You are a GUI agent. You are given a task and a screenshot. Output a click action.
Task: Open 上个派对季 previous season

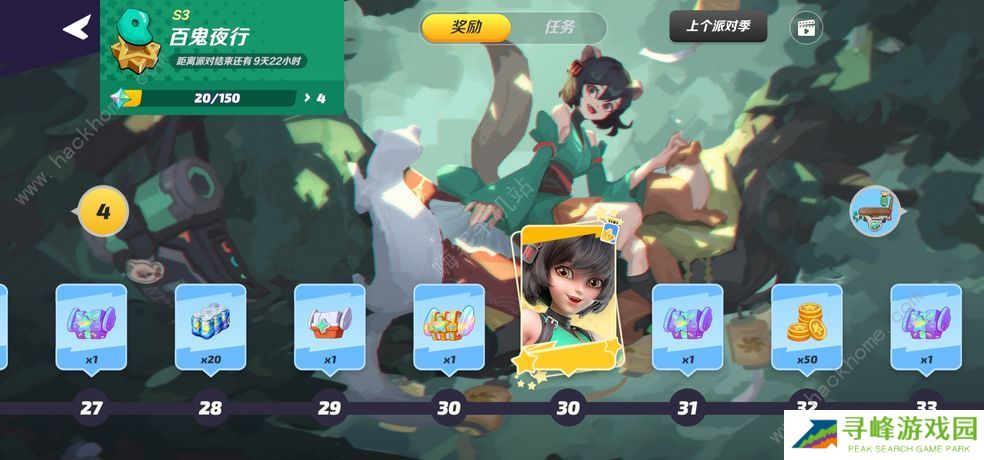click(x=718, y=27)
